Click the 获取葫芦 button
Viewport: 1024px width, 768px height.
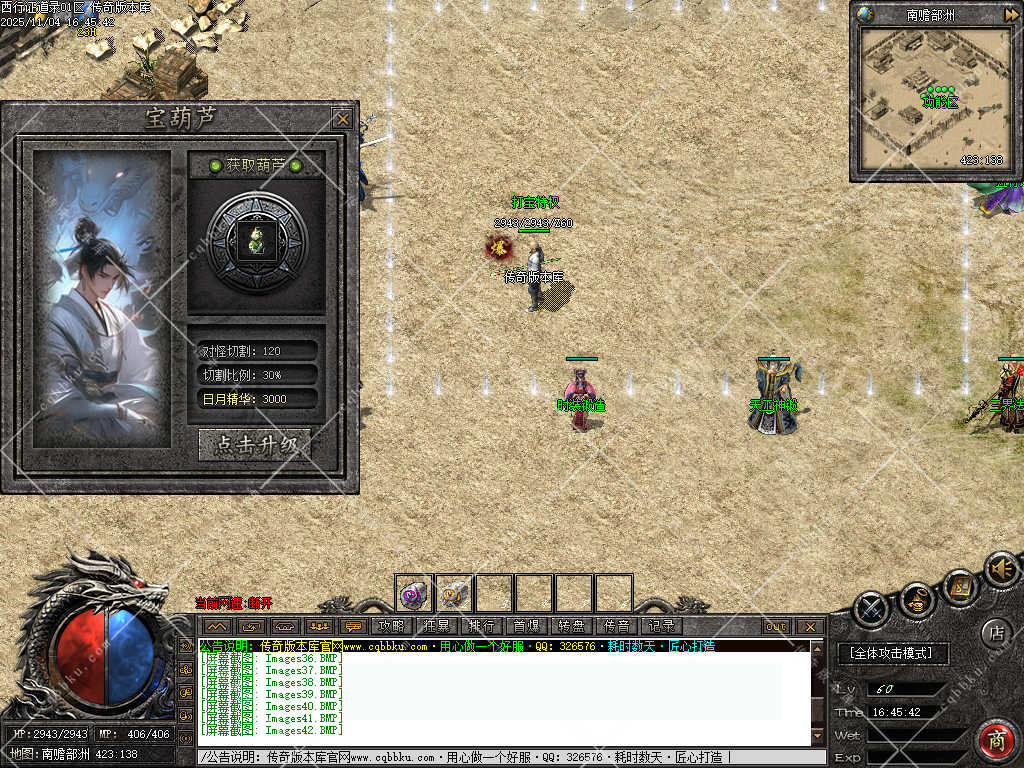[256, 165]
